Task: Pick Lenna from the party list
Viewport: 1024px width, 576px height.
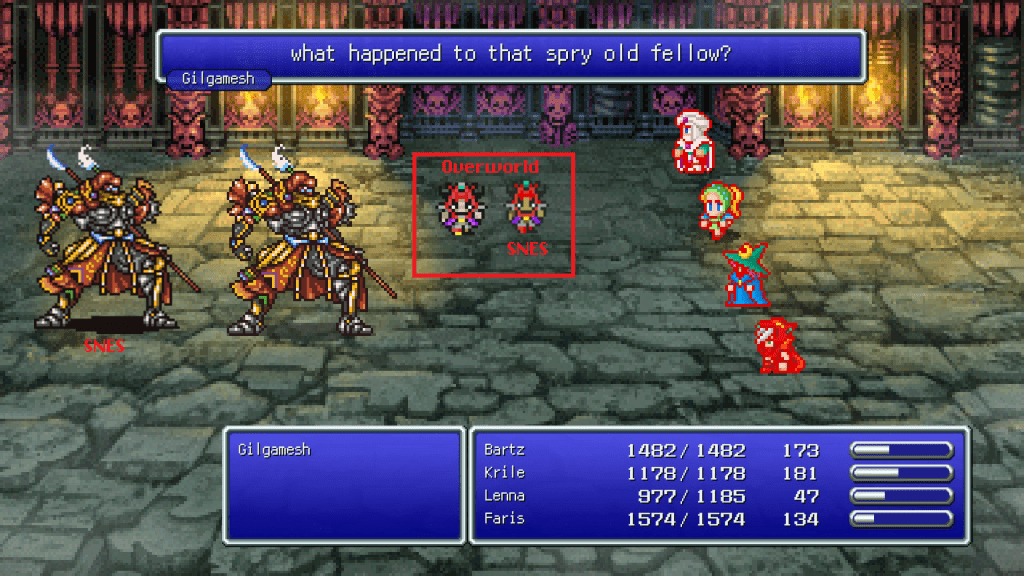Action: click(x=503, y=496)
